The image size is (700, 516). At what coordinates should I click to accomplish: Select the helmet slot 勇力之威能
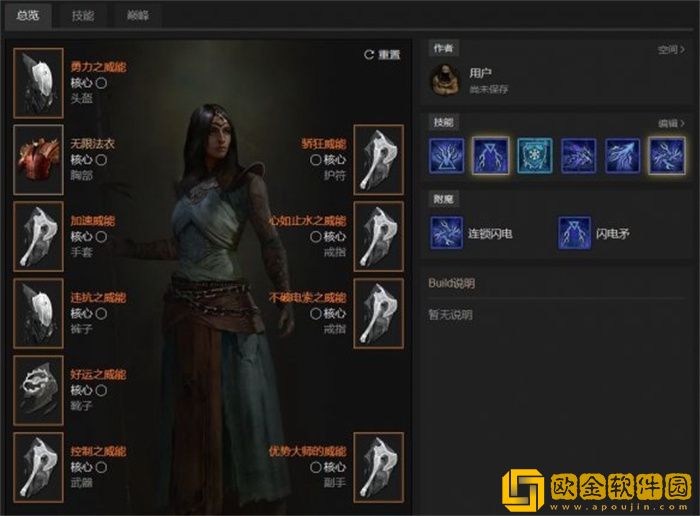click(39, 83)
